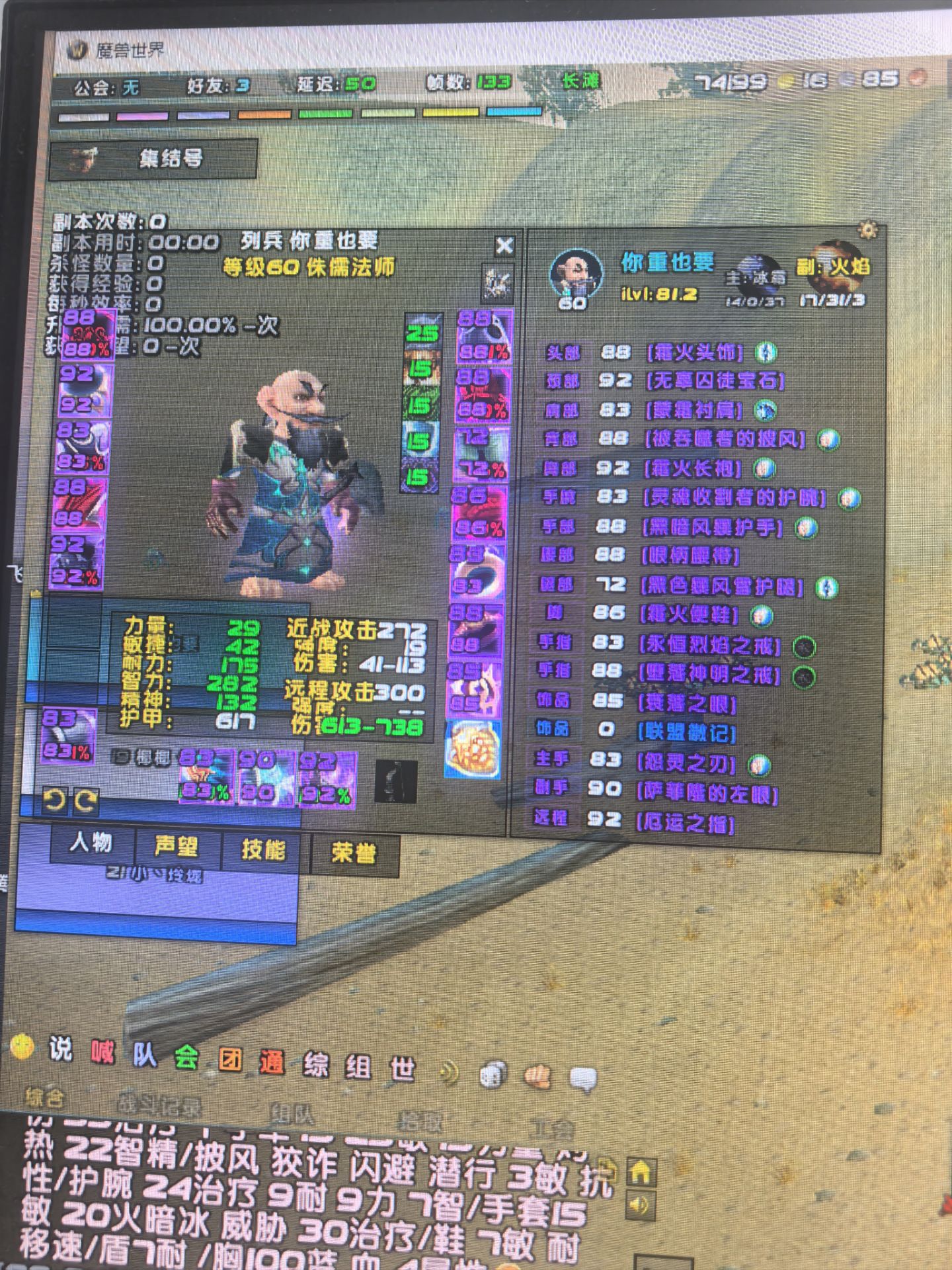Open the gear panel settings cog
The image size is (952, 1270).
click(868, 231)
